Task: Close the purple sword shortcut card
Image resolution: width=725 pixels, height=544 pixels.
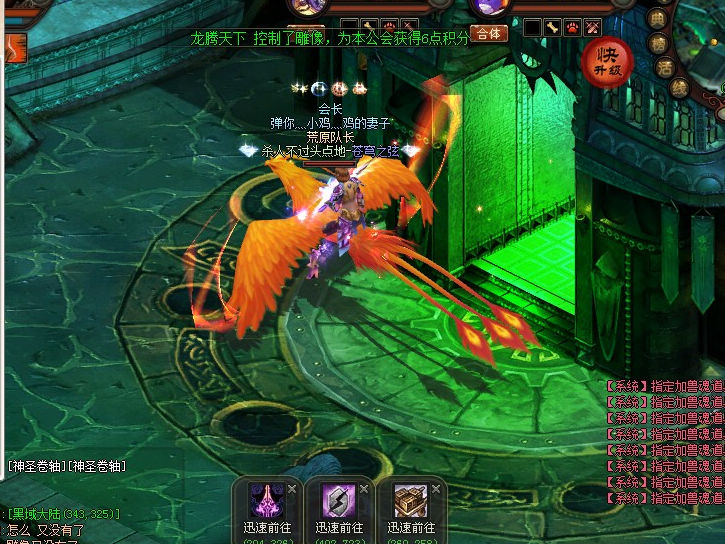Action: (292, 488)
